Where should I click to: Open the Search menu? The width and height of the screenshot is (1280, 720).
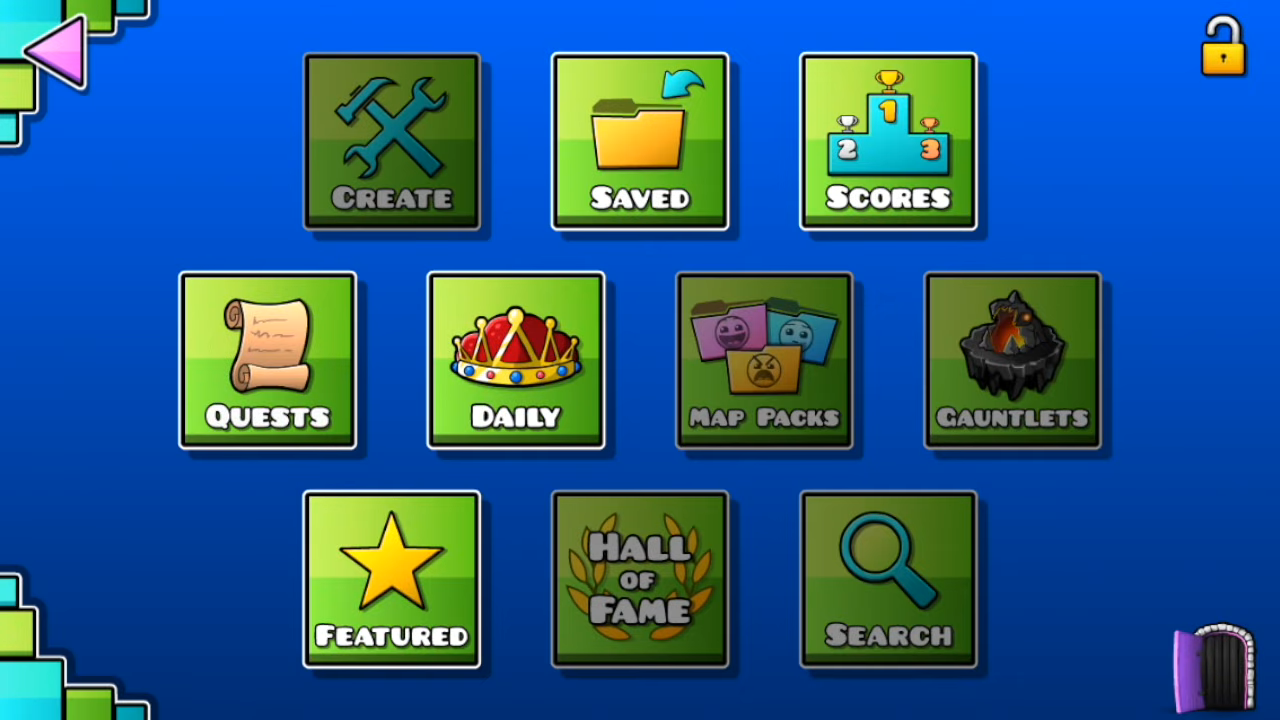pos(887,578)
